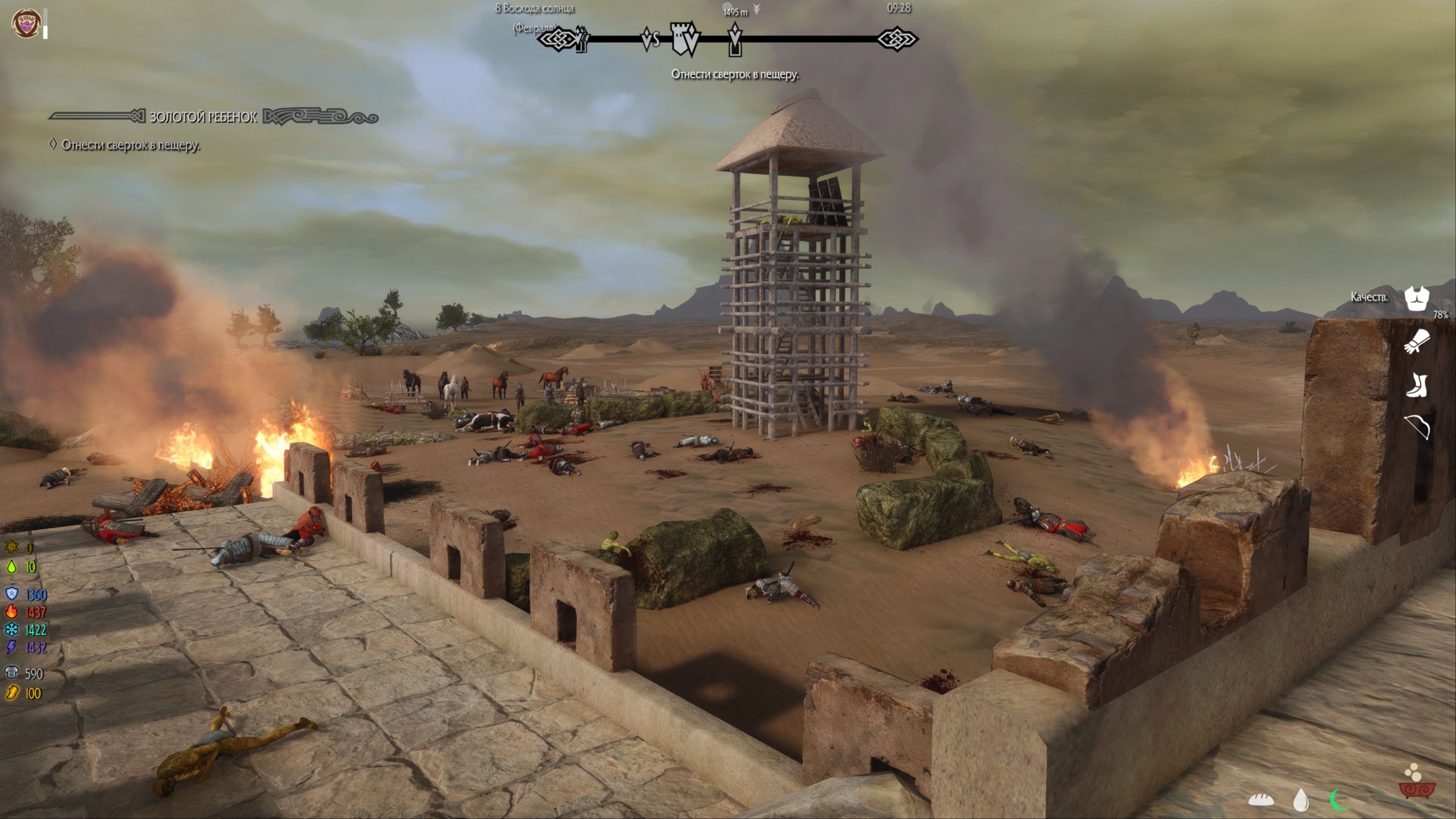Select the gauntlet equipment icon
Screen dimensions: 1456x819
1417,341
